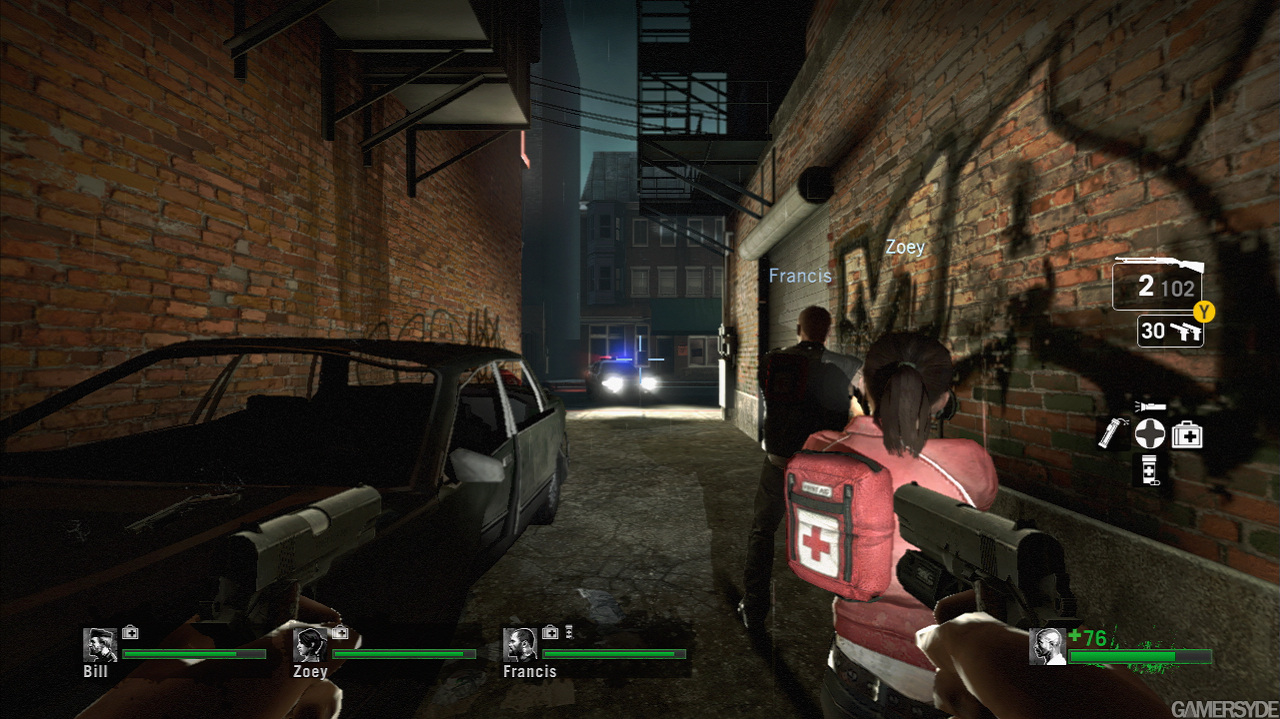The width and height of the screenshot is (1280, 719).
Task: Click Zoey's teammate portrait
Action: [310, 645]
